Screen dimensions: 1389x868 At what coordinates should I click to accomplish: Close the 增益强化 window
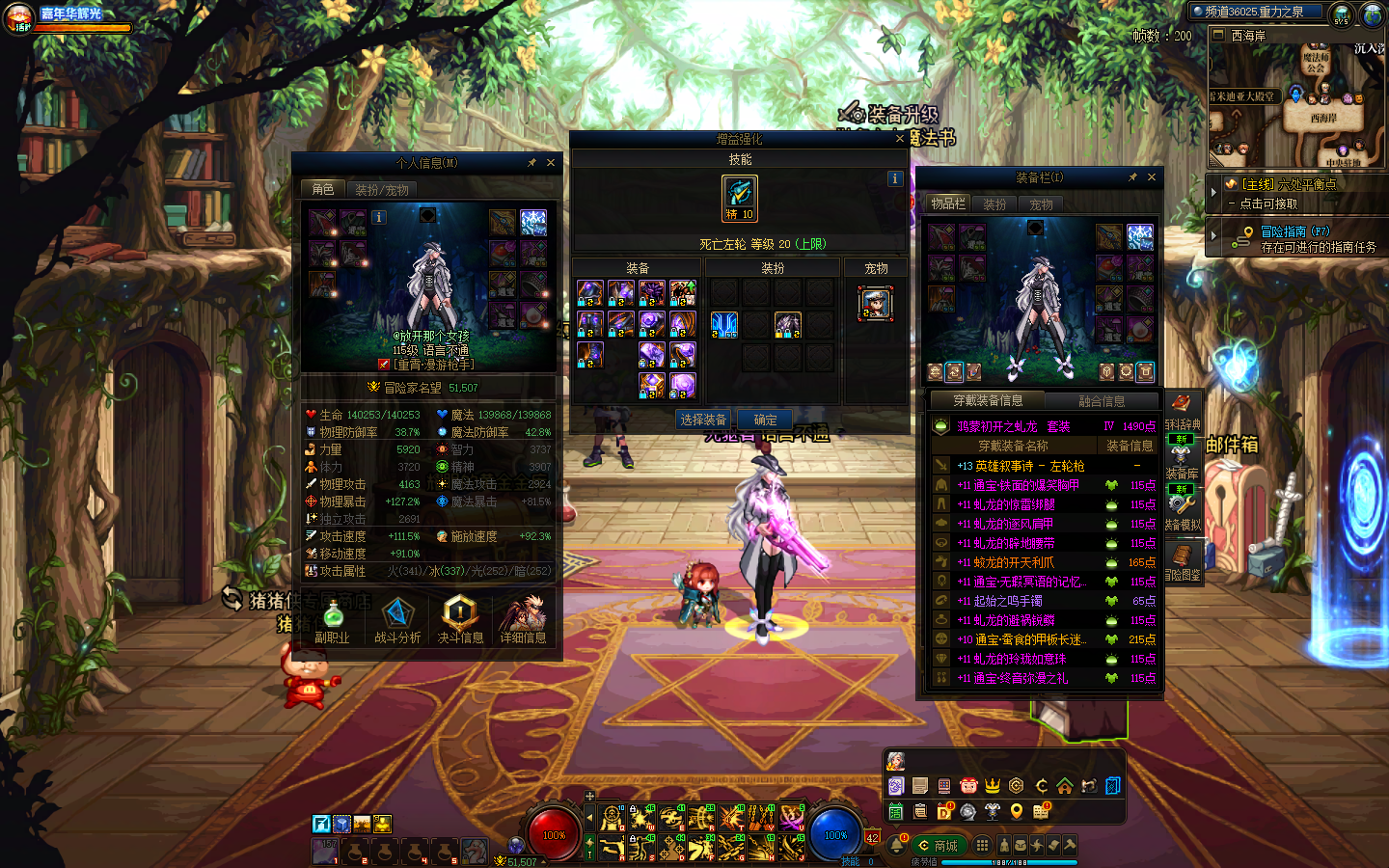point(900,139)
